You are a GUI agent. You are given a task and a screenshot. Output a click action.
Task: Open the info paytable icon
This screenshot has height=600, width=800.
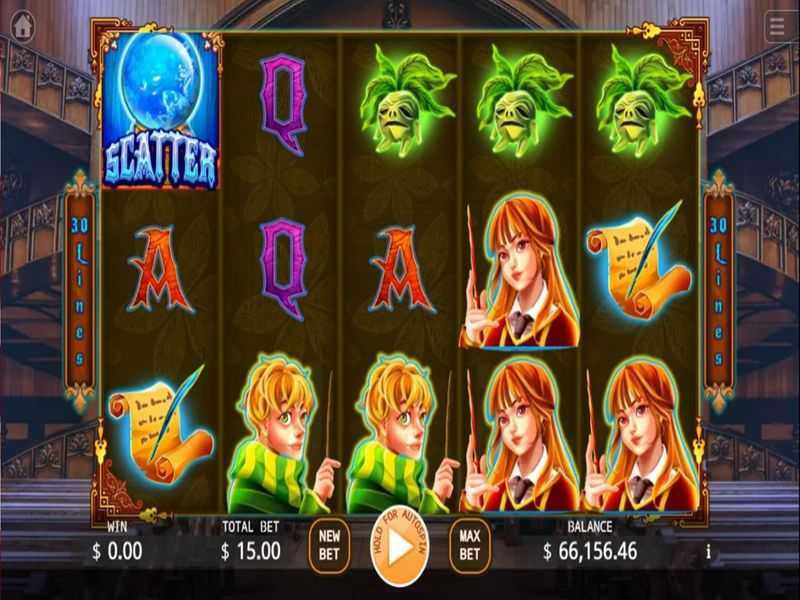(x=708, y=551)
